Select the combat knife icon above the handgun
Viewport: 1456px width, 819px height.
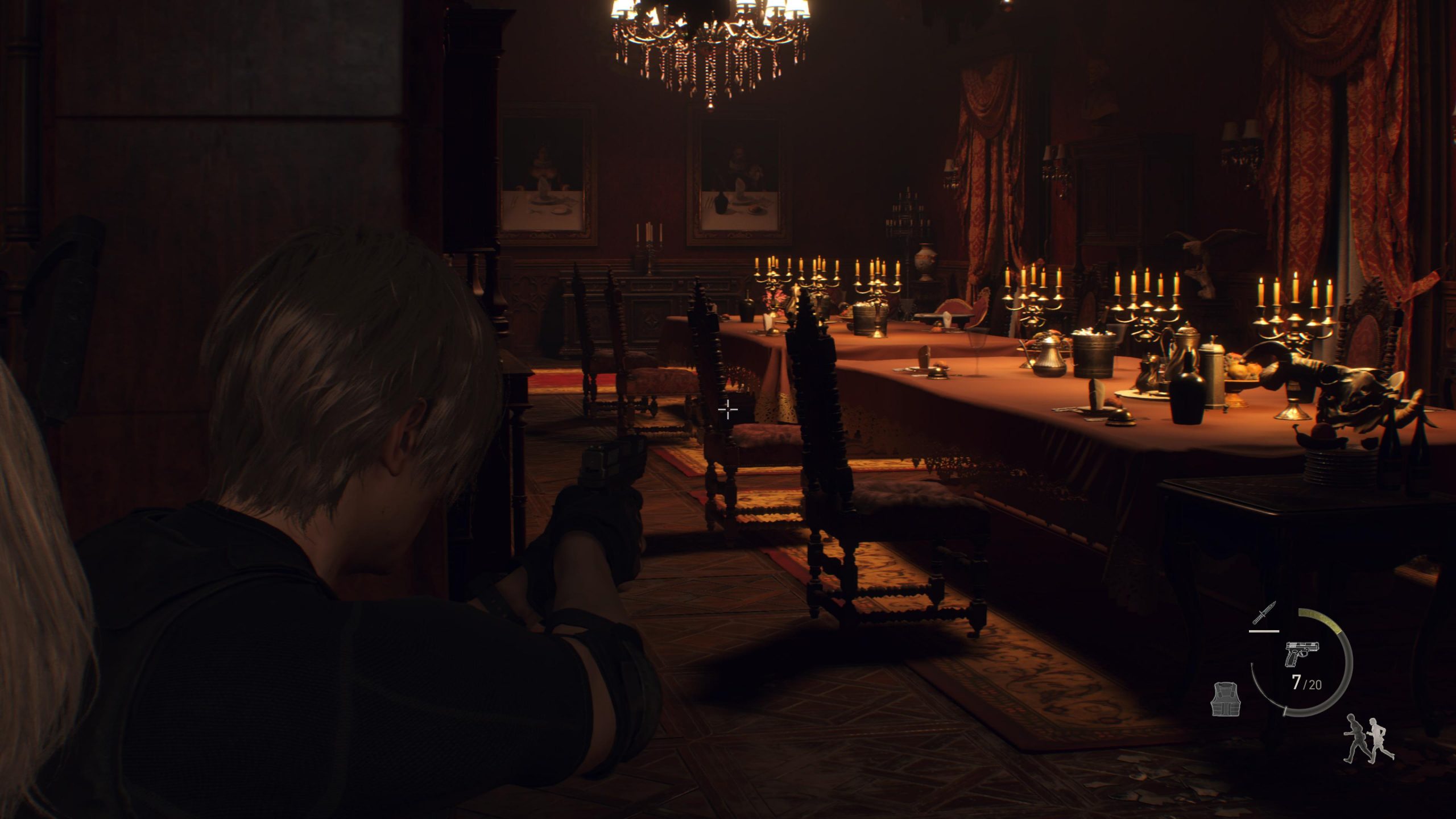[x=1265, y=613]
